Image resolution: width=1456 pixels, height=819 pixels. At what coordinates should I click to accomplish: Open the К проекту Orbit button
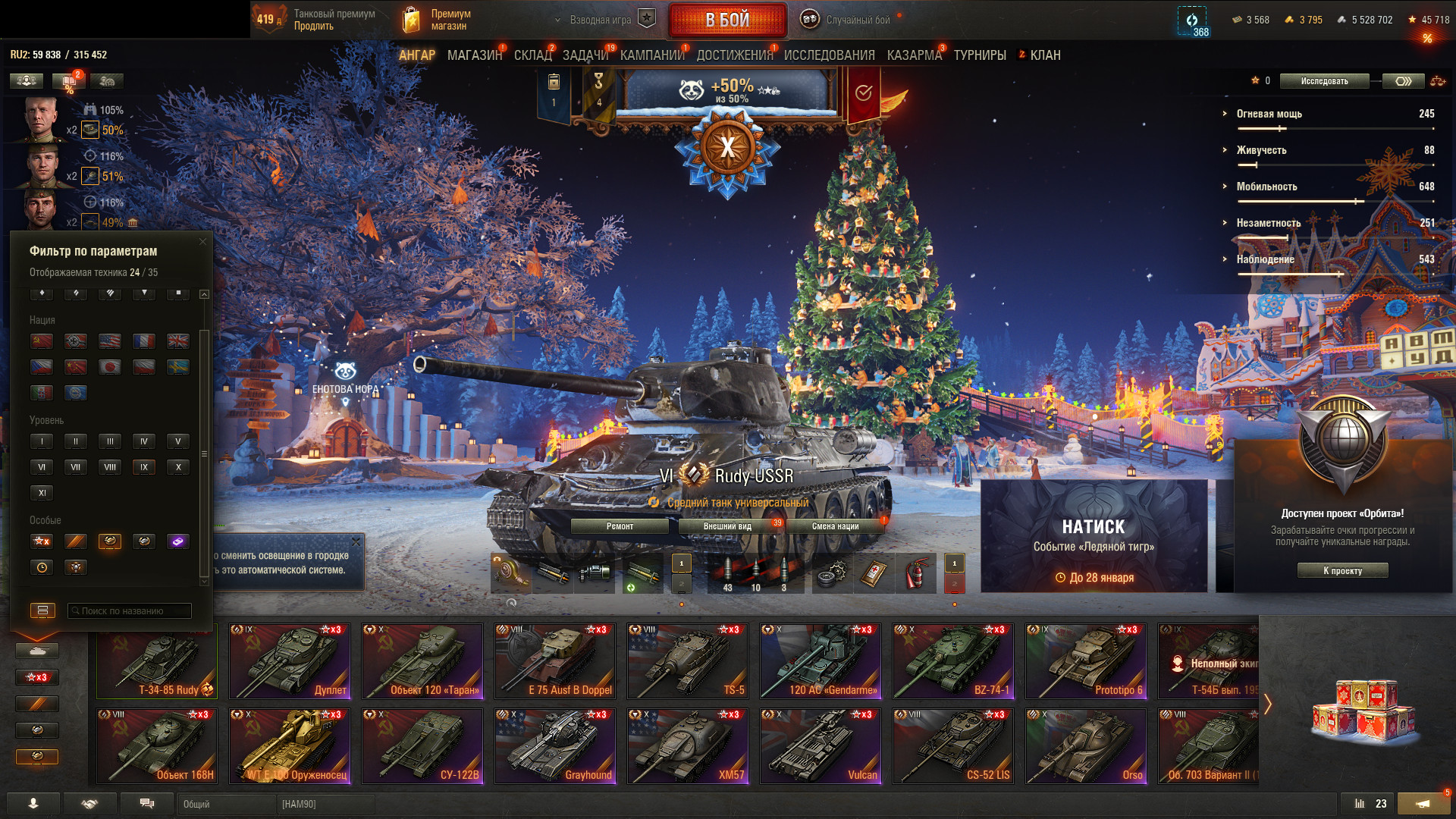tap(1342, 571)
